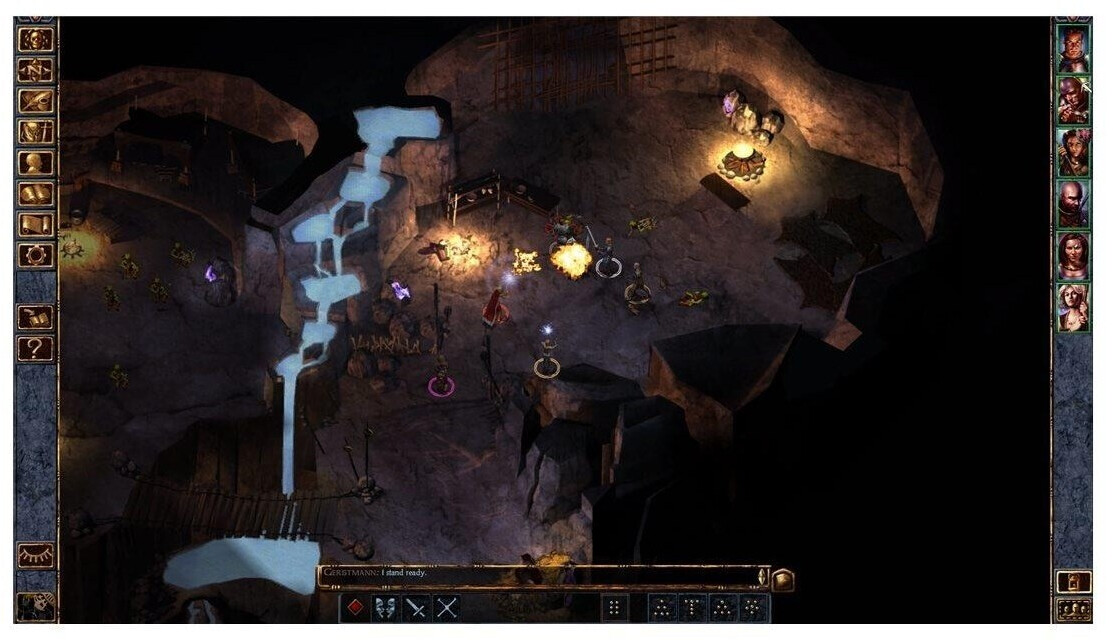Screen dimensions: 1113x641
Task: Choose the T-shaped party formation
Action: tap(692, 607)
